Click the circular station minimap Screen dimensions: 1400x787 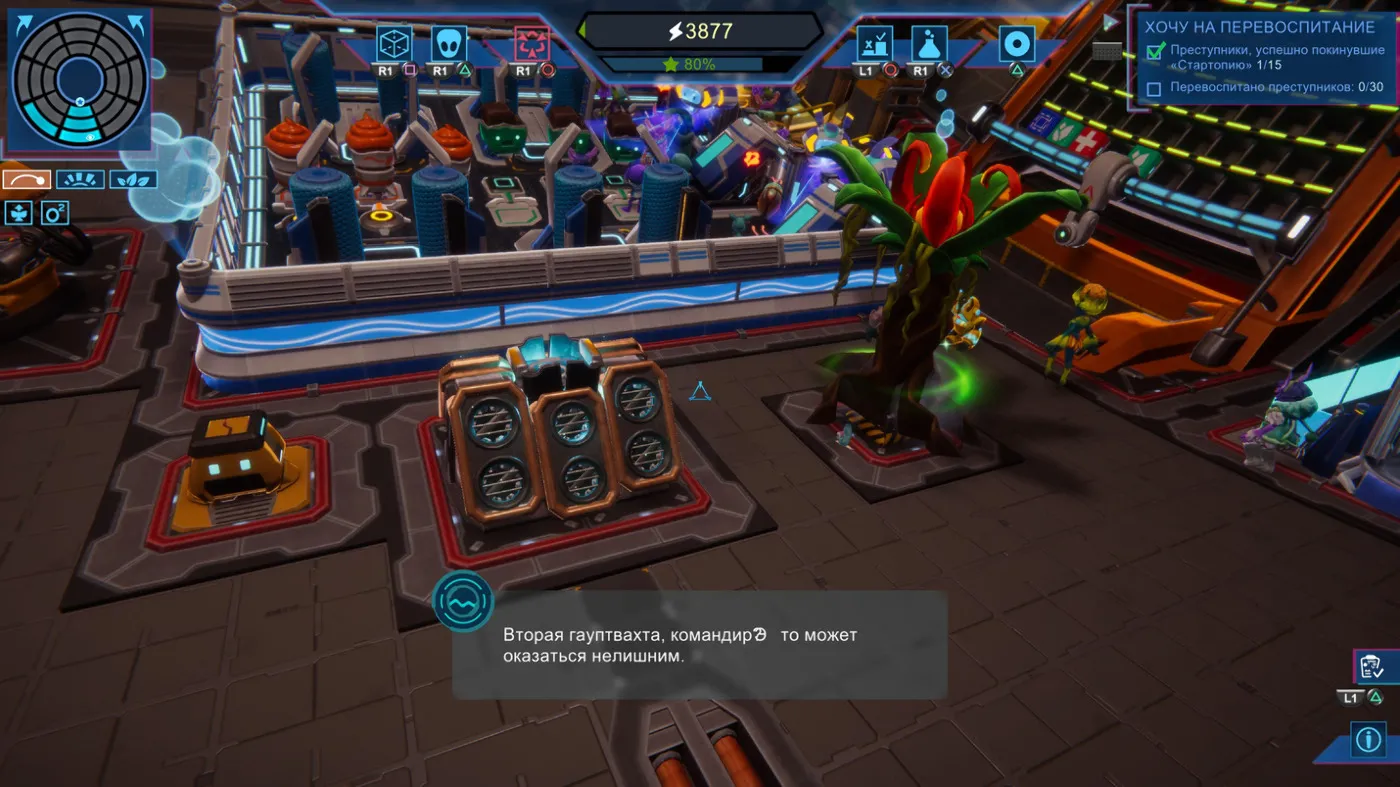(x=78, y=79)
